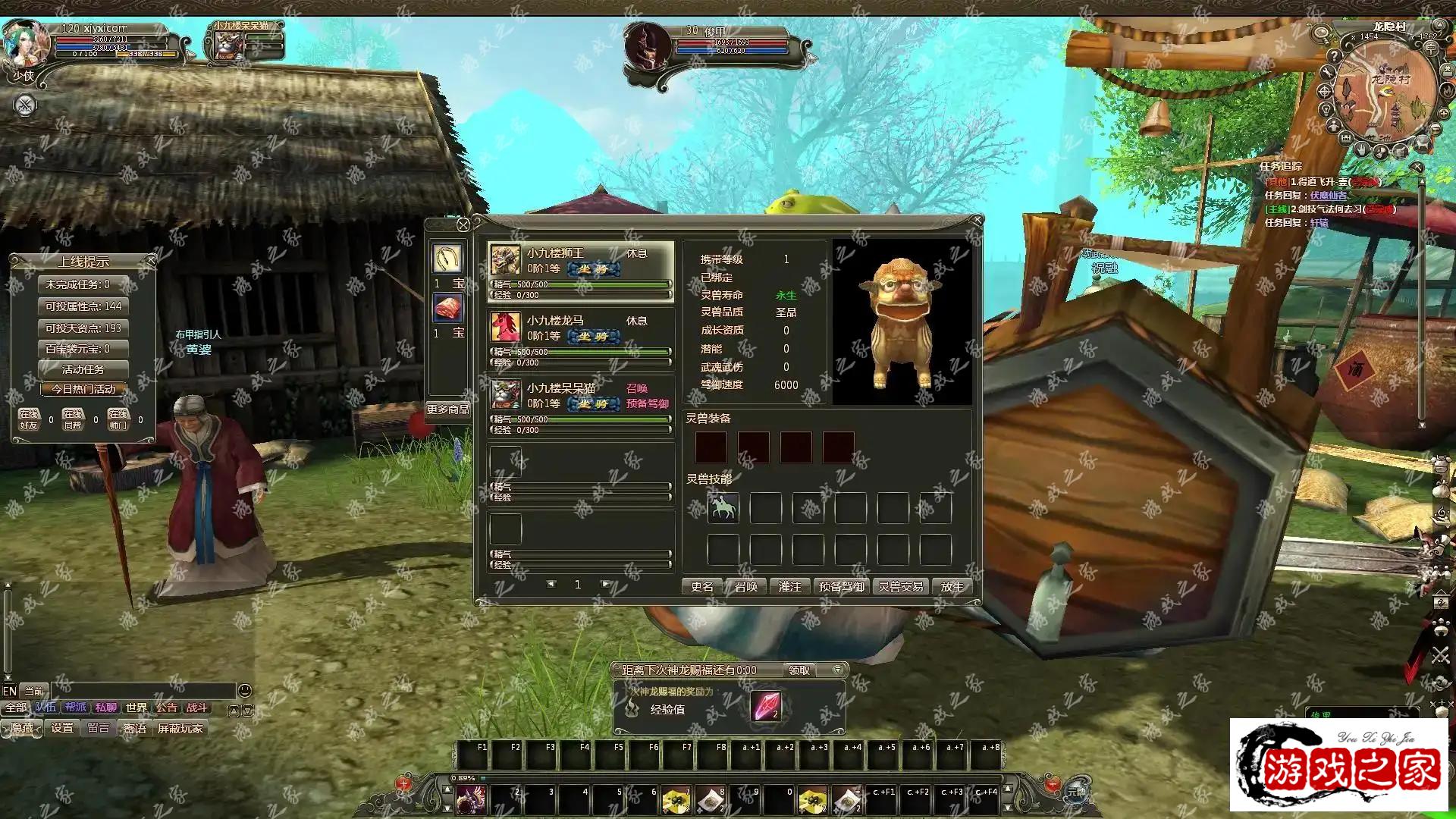The width and height of the screenshot is (1456, 819).
Task: Close the pet panel window
Action: point(977,221)
